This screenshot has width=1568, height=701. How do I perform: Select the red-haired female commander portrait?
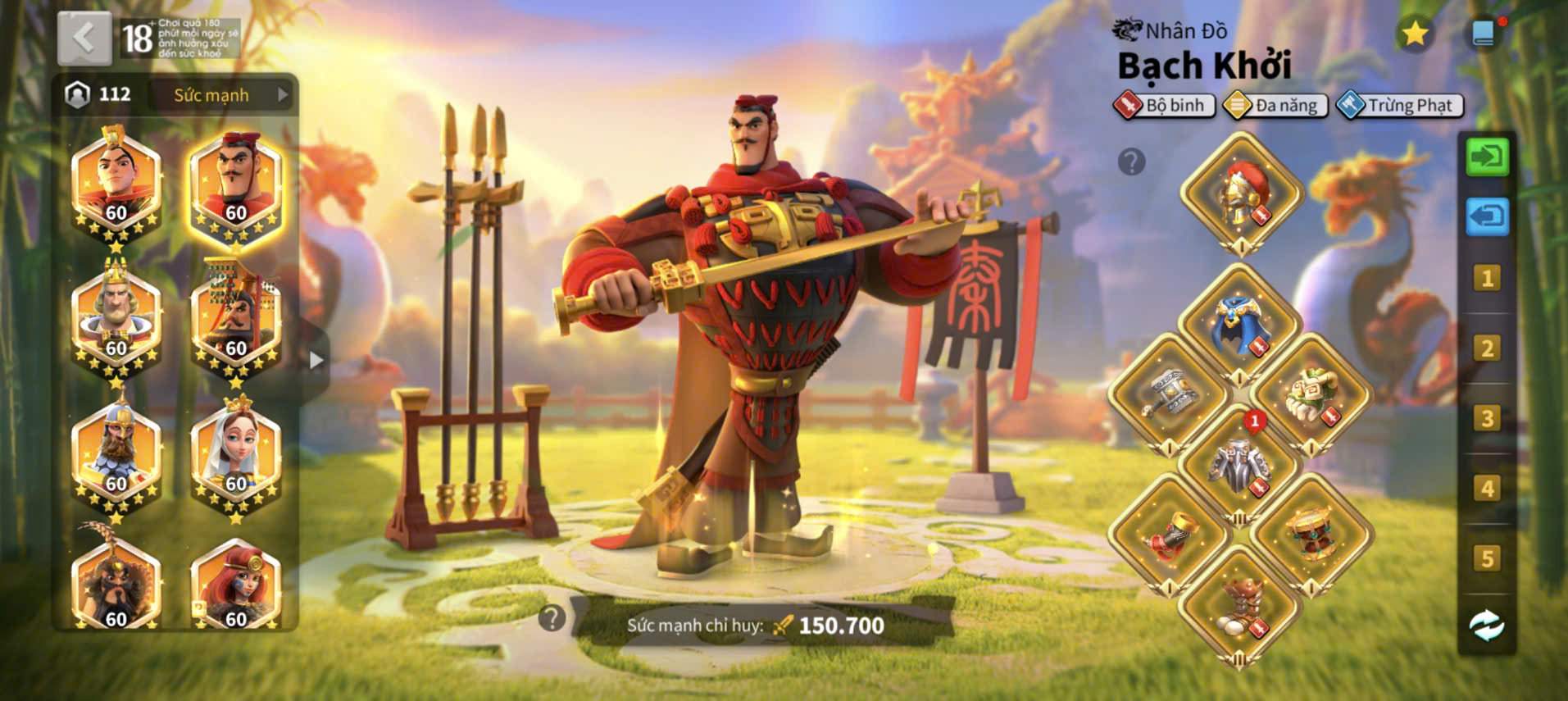[236, 586]
